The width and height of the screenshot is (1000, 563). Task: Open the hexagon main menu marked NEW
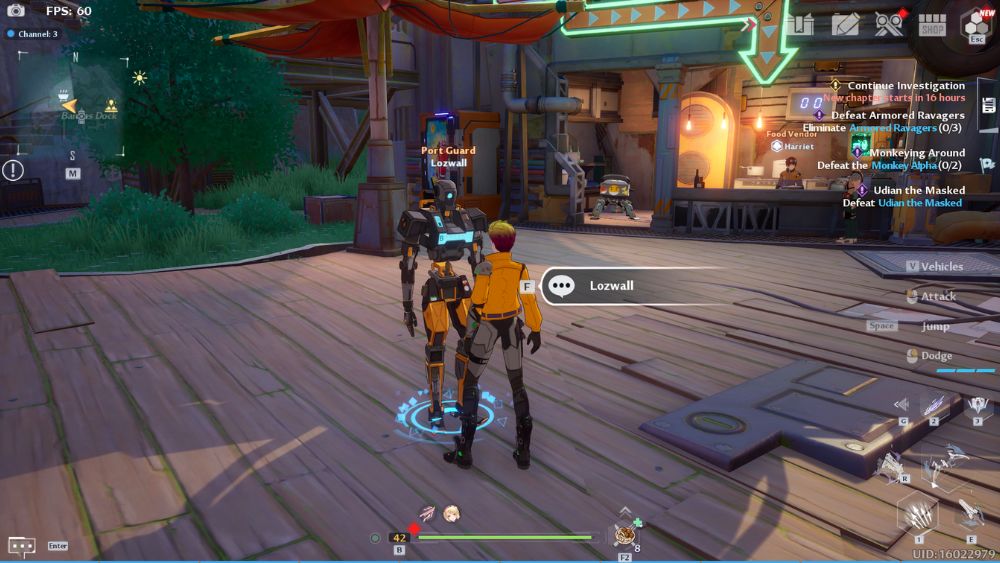click(977, 25)
